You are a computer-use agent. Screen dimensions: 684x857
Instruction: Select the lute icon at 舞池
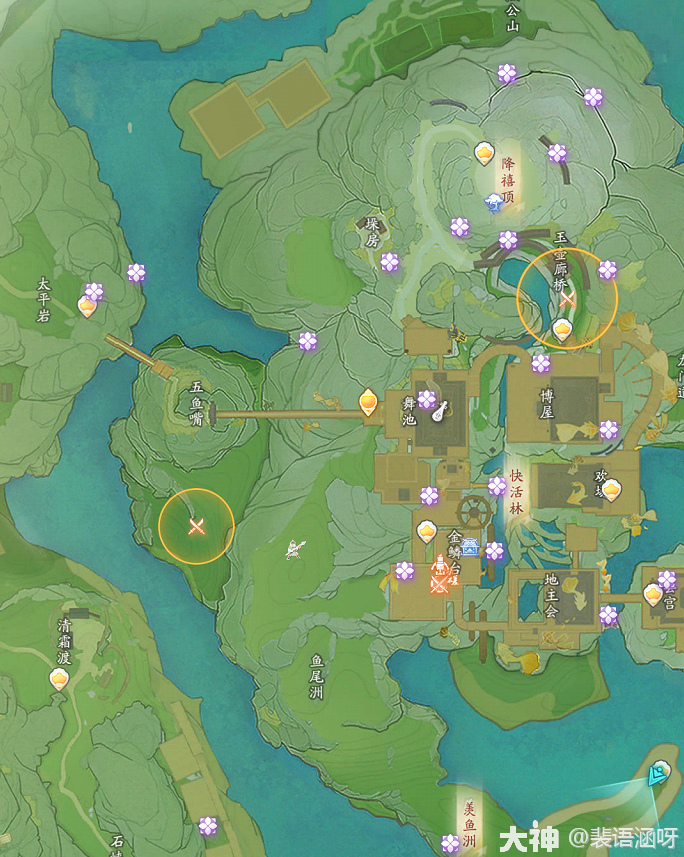[439, 410]
